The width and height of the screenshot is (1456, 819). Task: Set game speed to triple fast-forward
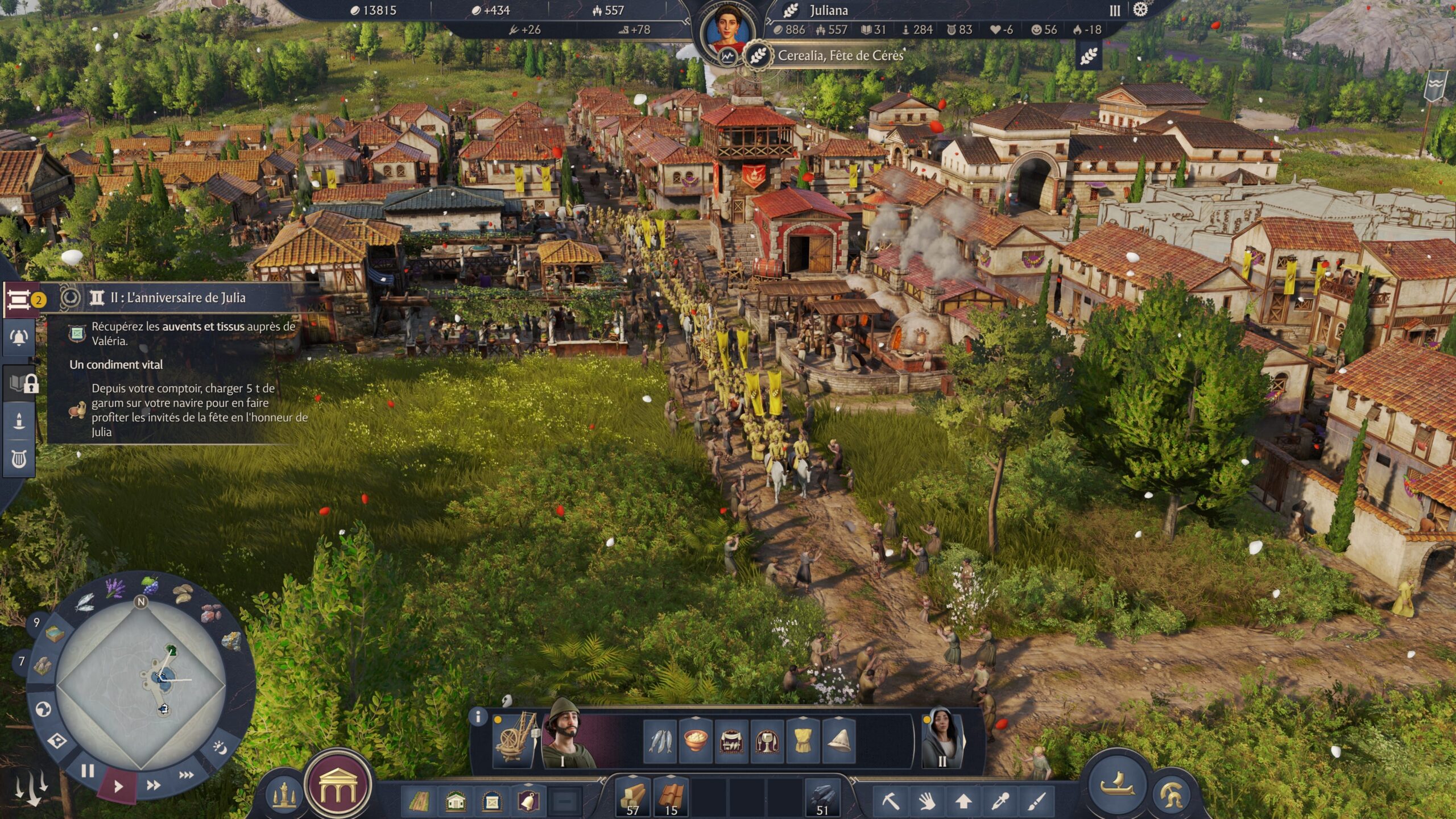(186, 775)
